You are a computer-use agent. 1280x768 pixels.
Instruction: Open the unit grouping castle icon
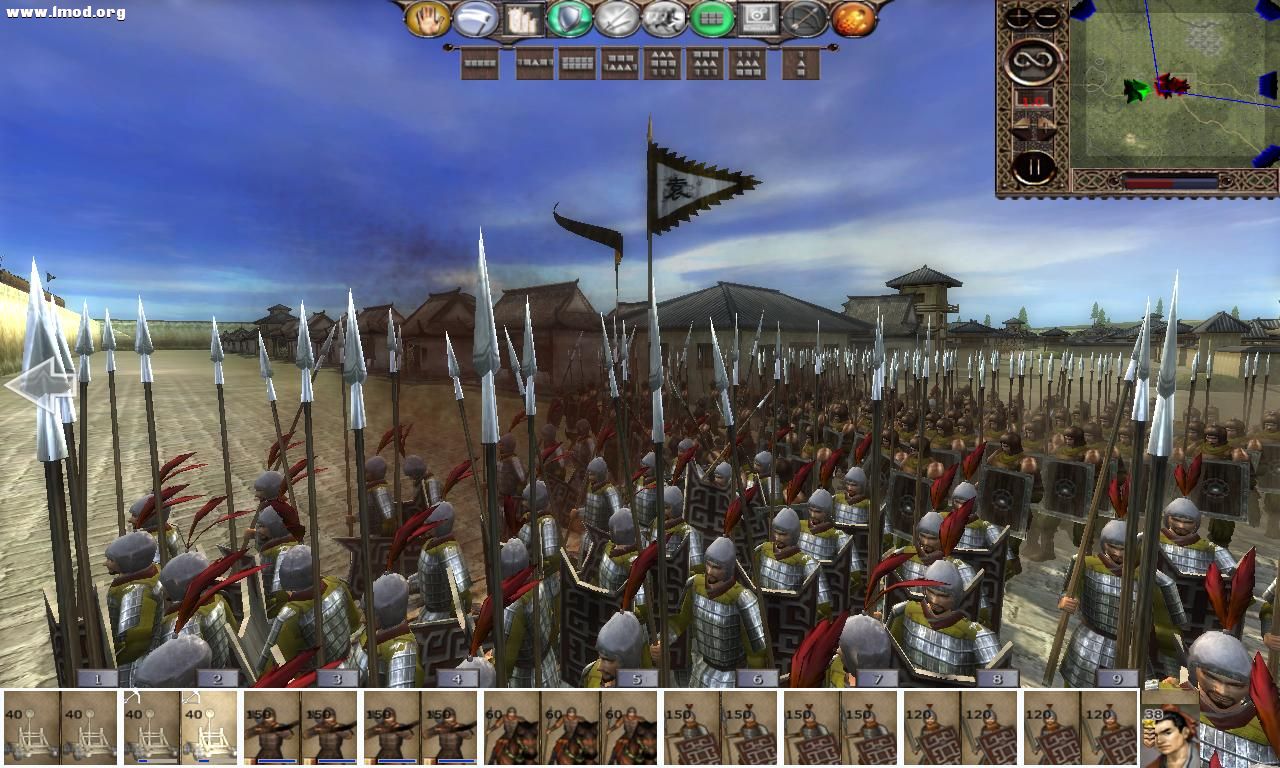point(523,20)
